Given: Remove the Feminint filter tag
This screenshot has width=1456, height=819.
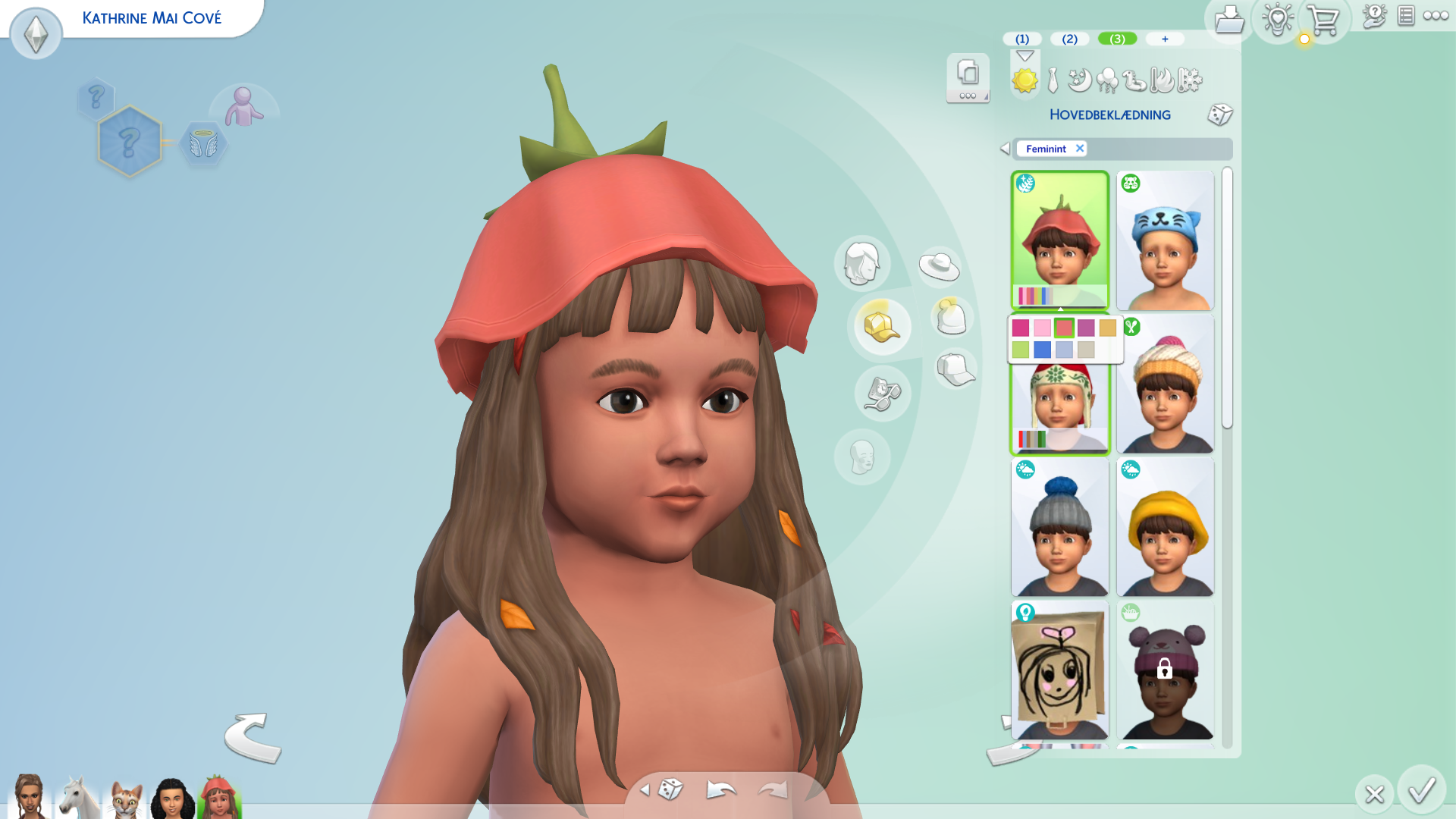Looking at the screenshot, I should pos(1080,149).
